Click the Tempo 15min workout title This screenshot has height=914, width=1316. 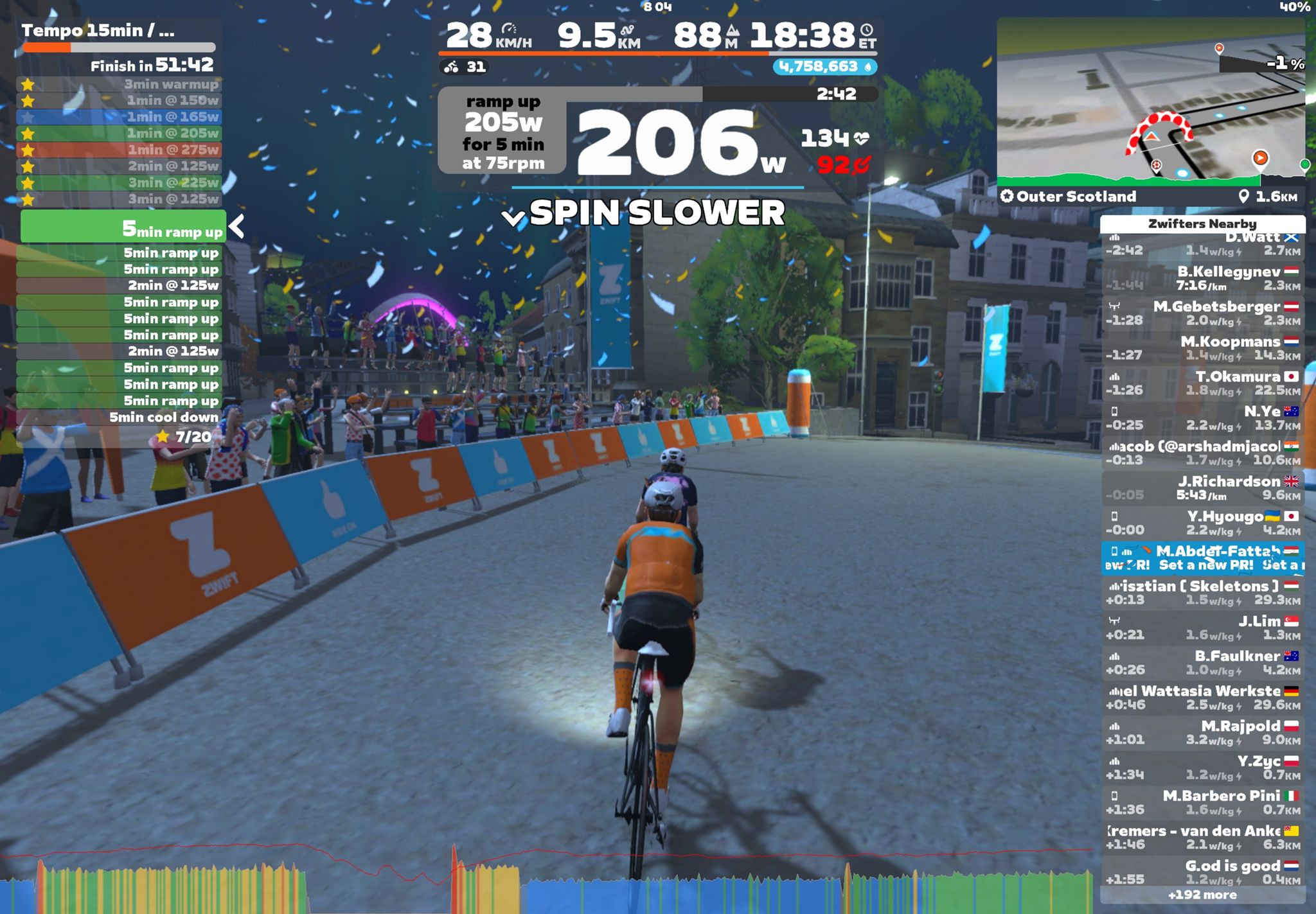pyautogui.click(x=98, y=31)
